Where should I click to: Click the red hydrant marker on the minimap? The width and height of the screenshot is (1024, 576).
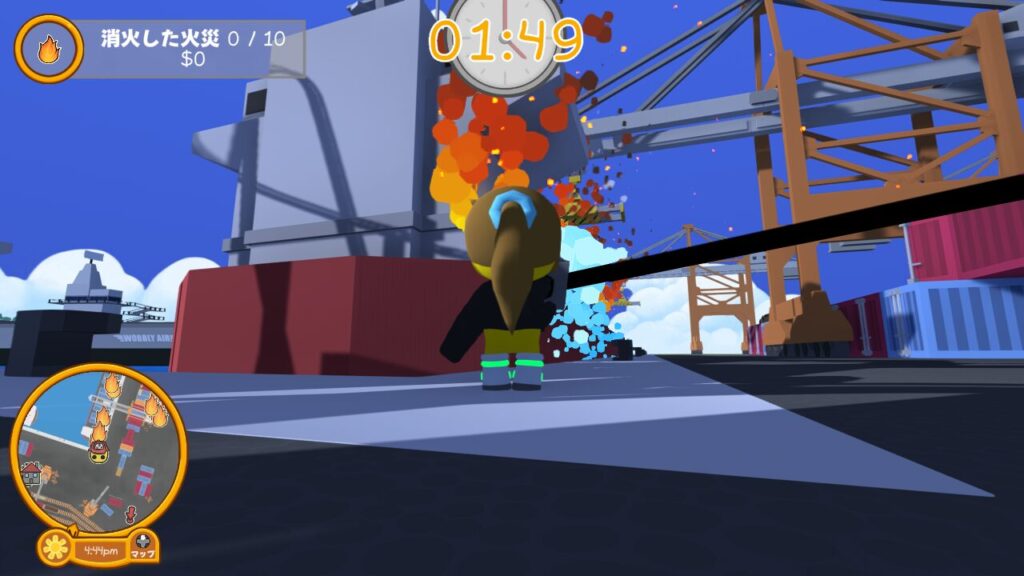[130, 514]
